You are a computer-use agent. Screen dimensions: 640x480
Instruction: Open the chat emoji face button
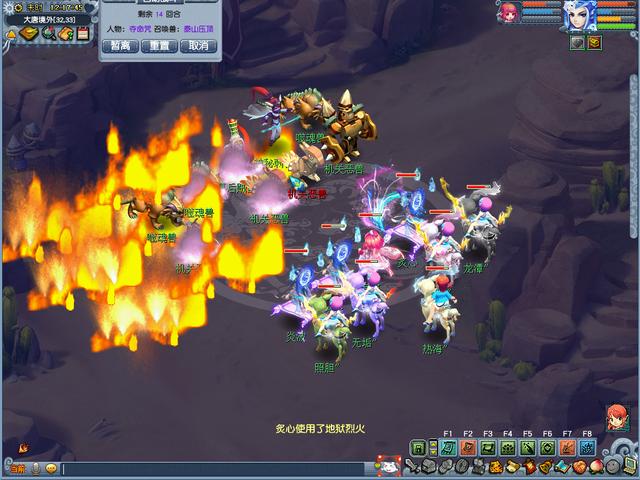pyautogui.click(x=50, y=468)
